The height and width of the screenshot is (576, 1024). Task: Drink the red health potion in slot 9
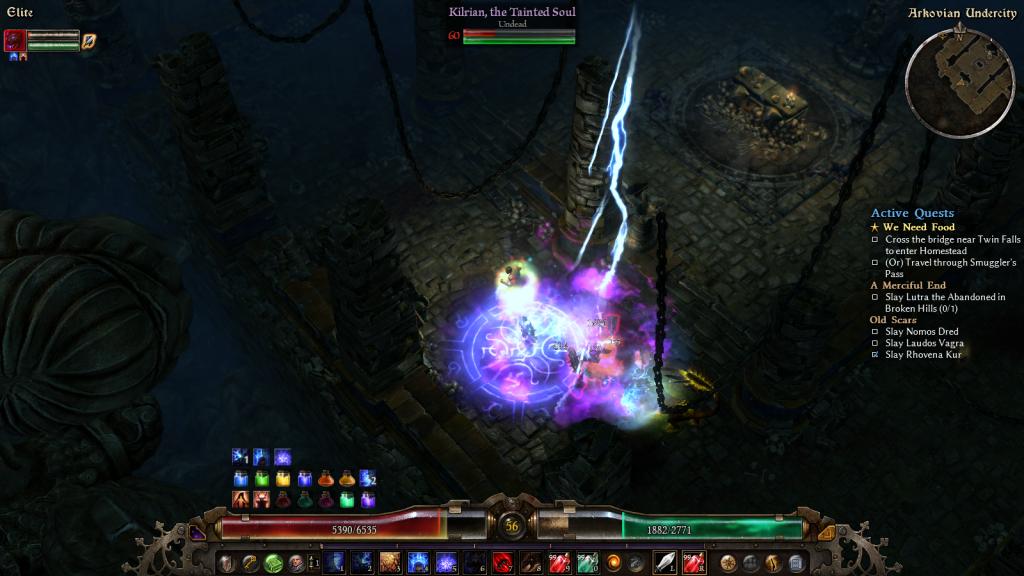pyautogui.click(x=559, y=562)
